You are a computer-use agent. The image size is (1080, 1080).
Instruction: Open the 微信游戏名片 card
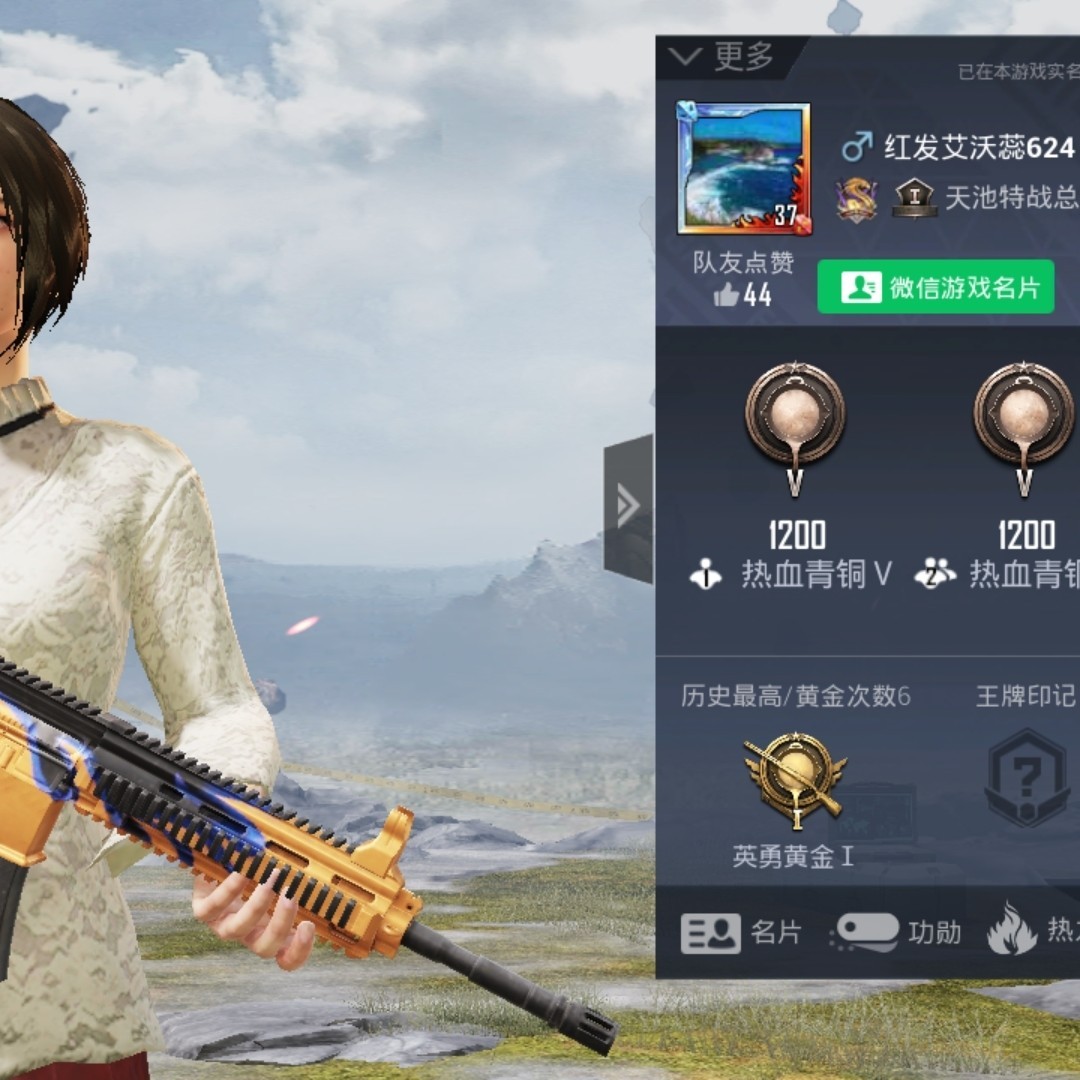pyautogui.click(x=935, y=288)
